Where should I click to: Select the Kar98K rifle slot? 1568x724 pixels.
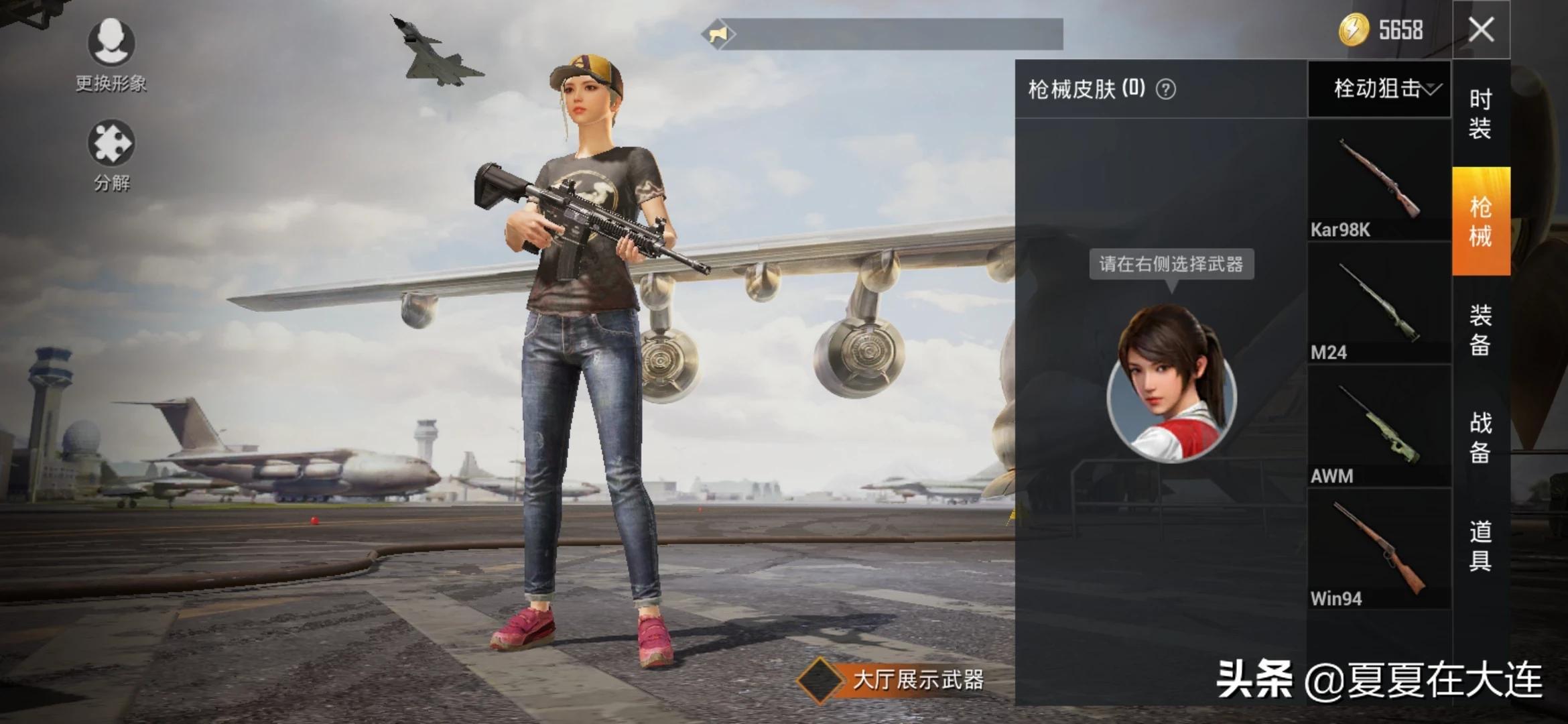(x=1379, y=180)
